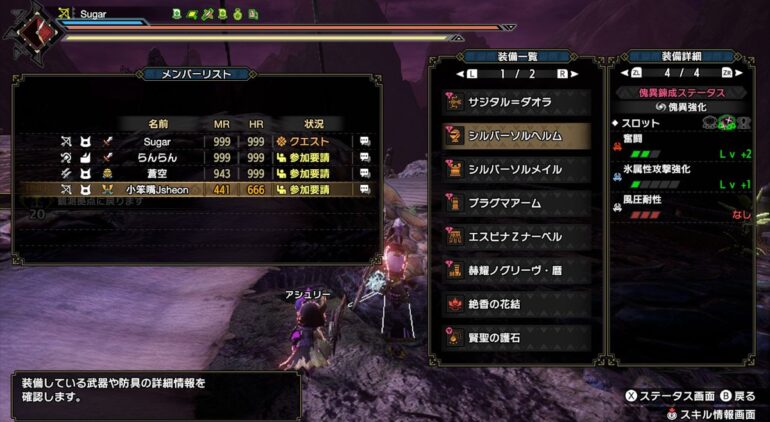The width and height of the screenshot is (770, 422).
Task: Choose the 賢聖の護石 talisman entry
Action: coord(516,337)
